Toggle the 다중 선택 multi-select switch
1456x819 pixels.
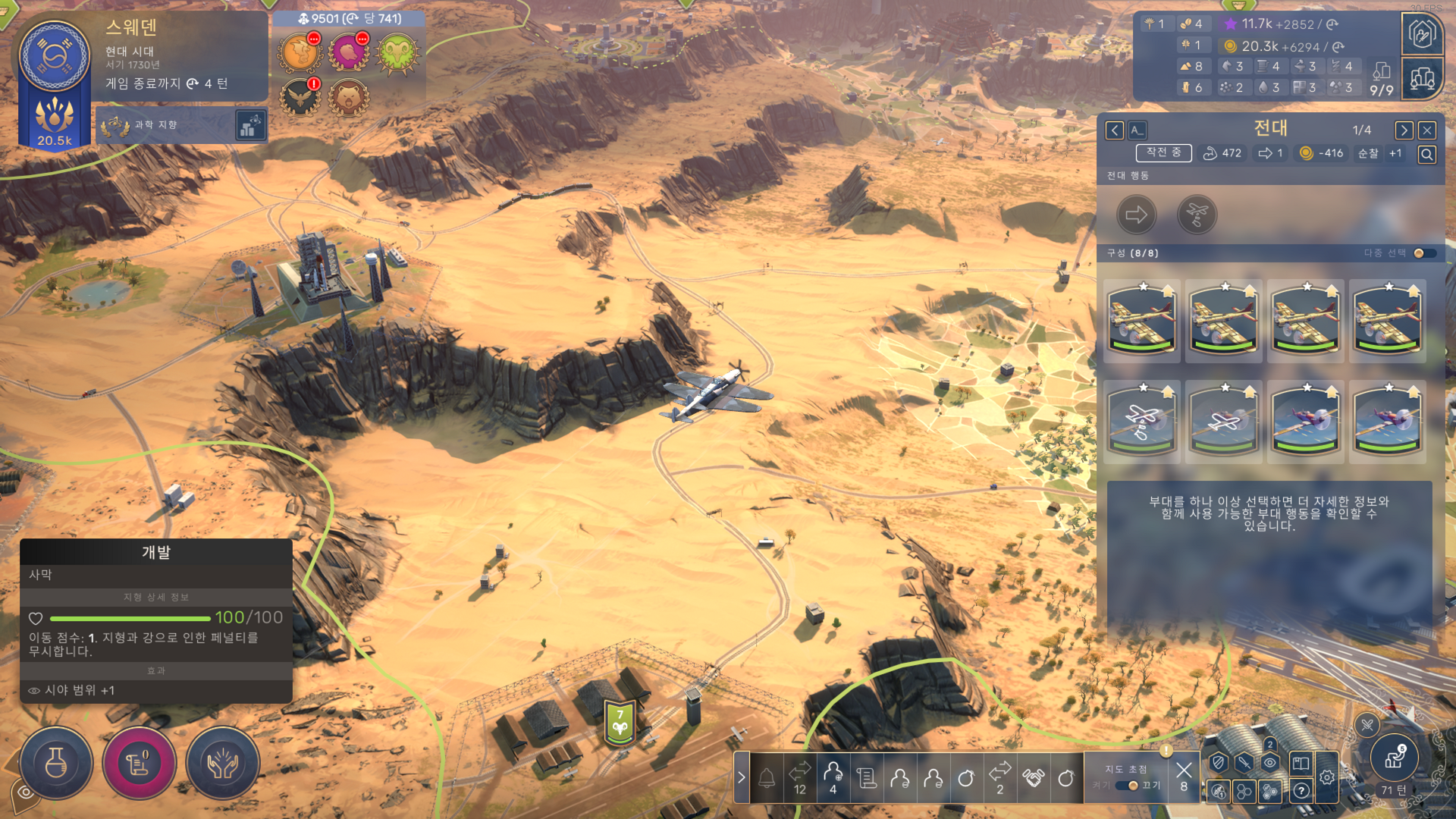[1423, 253]
